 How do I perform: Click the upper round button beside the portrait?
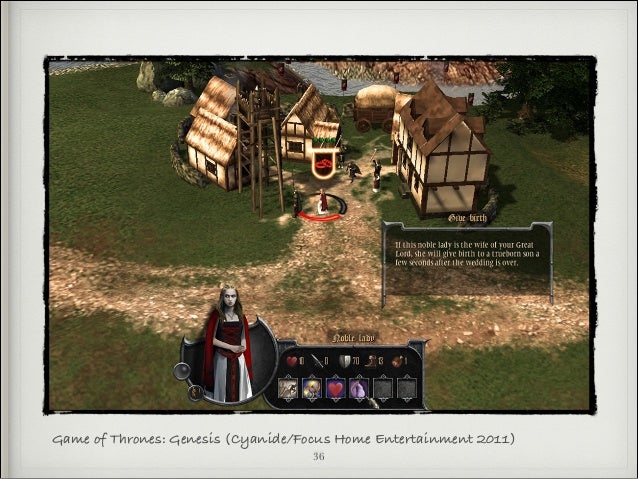click(x=183, y=370)
